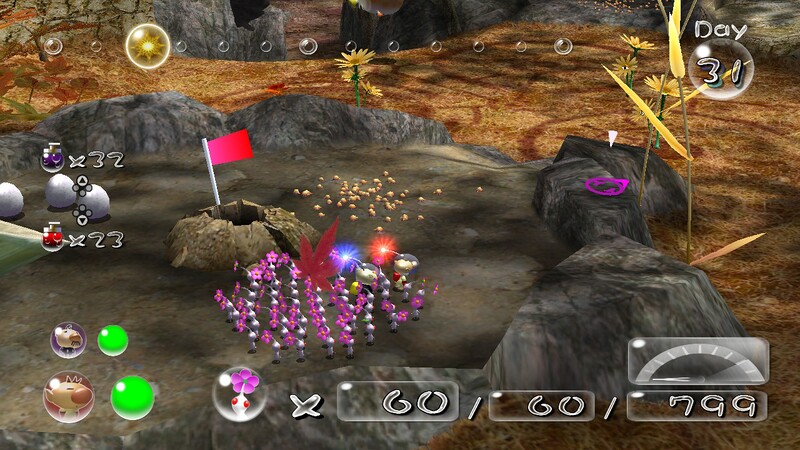Click the sun icon on the day timeline
Screen dimensions: 800x450
(x=147, y=45)
